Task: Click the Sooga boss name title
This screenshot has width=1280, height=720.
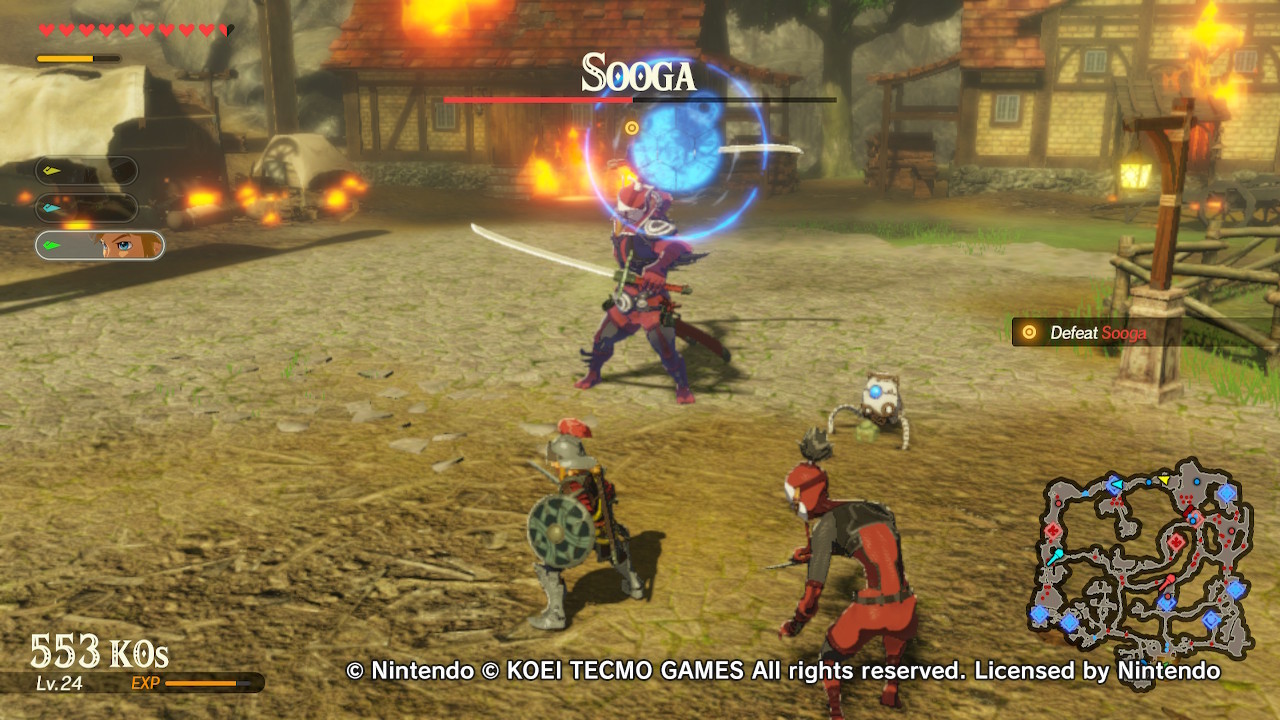Action: pos(638,72)
